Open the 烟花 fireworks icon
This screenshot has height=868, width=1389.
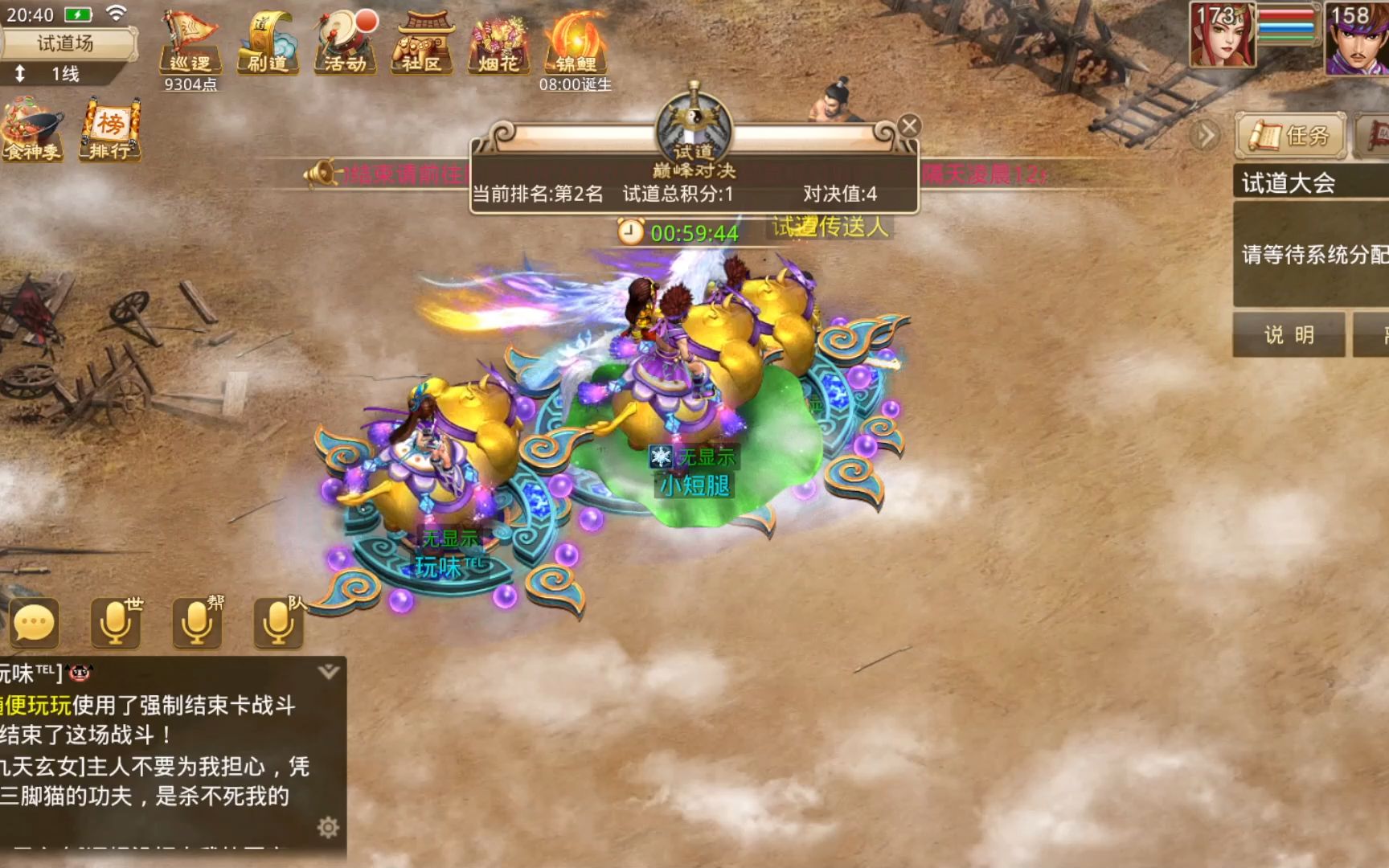point(498,43)
